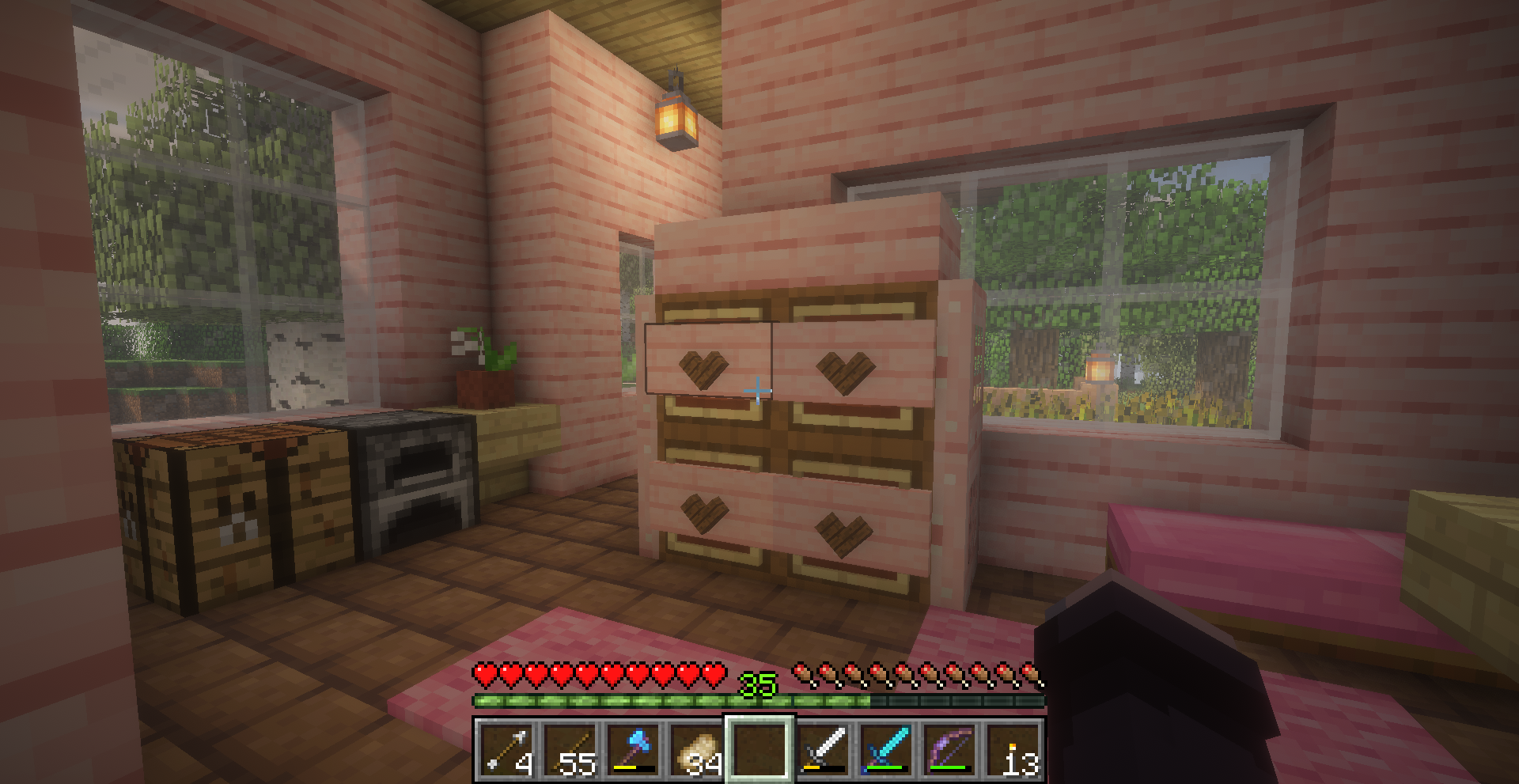Select the enchanted bow slot
1519x784 pixels.
[x=949, y=748]
